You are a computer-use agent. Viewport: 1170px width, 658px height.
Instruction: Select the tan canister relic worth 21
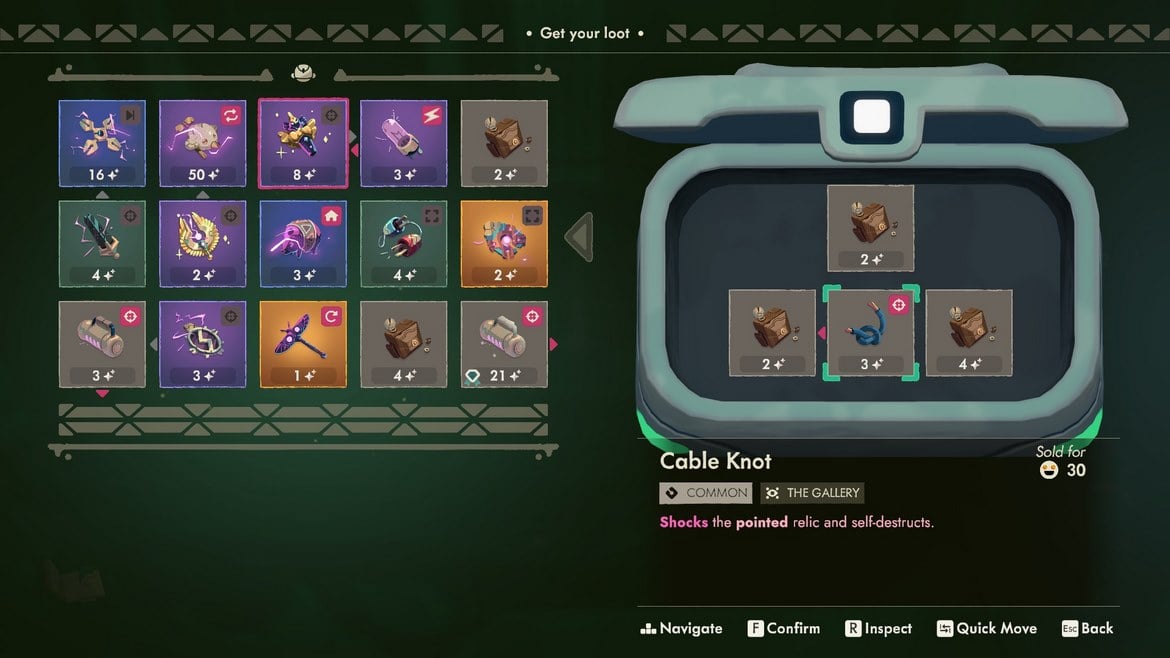(504, 344)
